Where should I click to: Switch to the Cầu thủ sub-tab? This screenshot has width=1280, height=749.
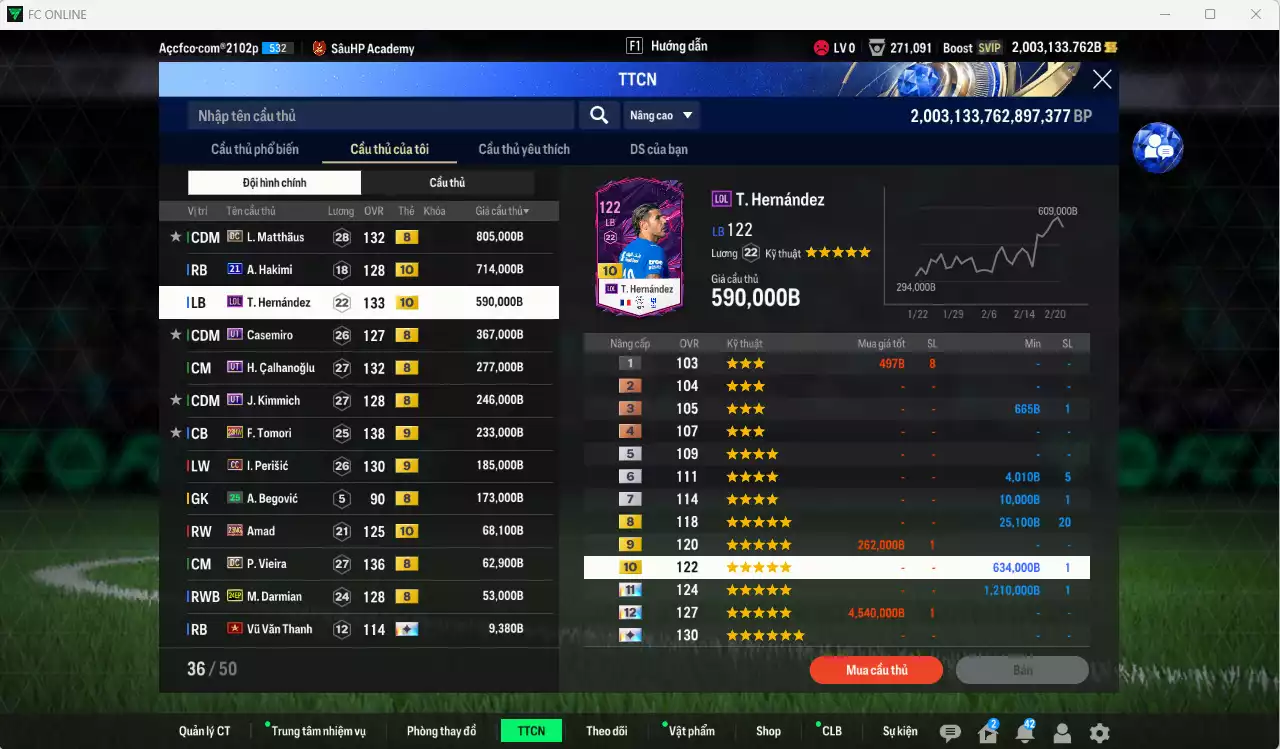coord(447,183)
